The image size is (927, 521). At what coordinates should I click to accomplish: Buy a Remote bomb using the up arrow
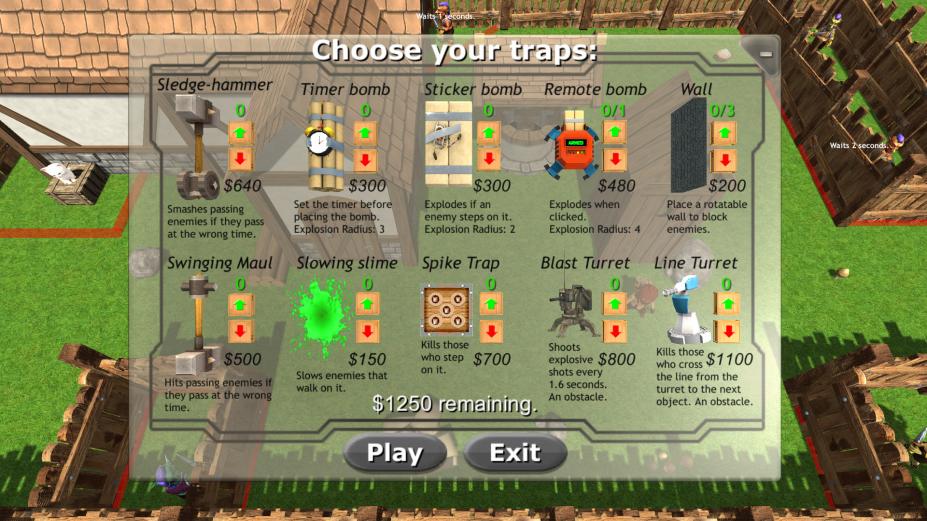pyautogui.click(x=614, y=133)
